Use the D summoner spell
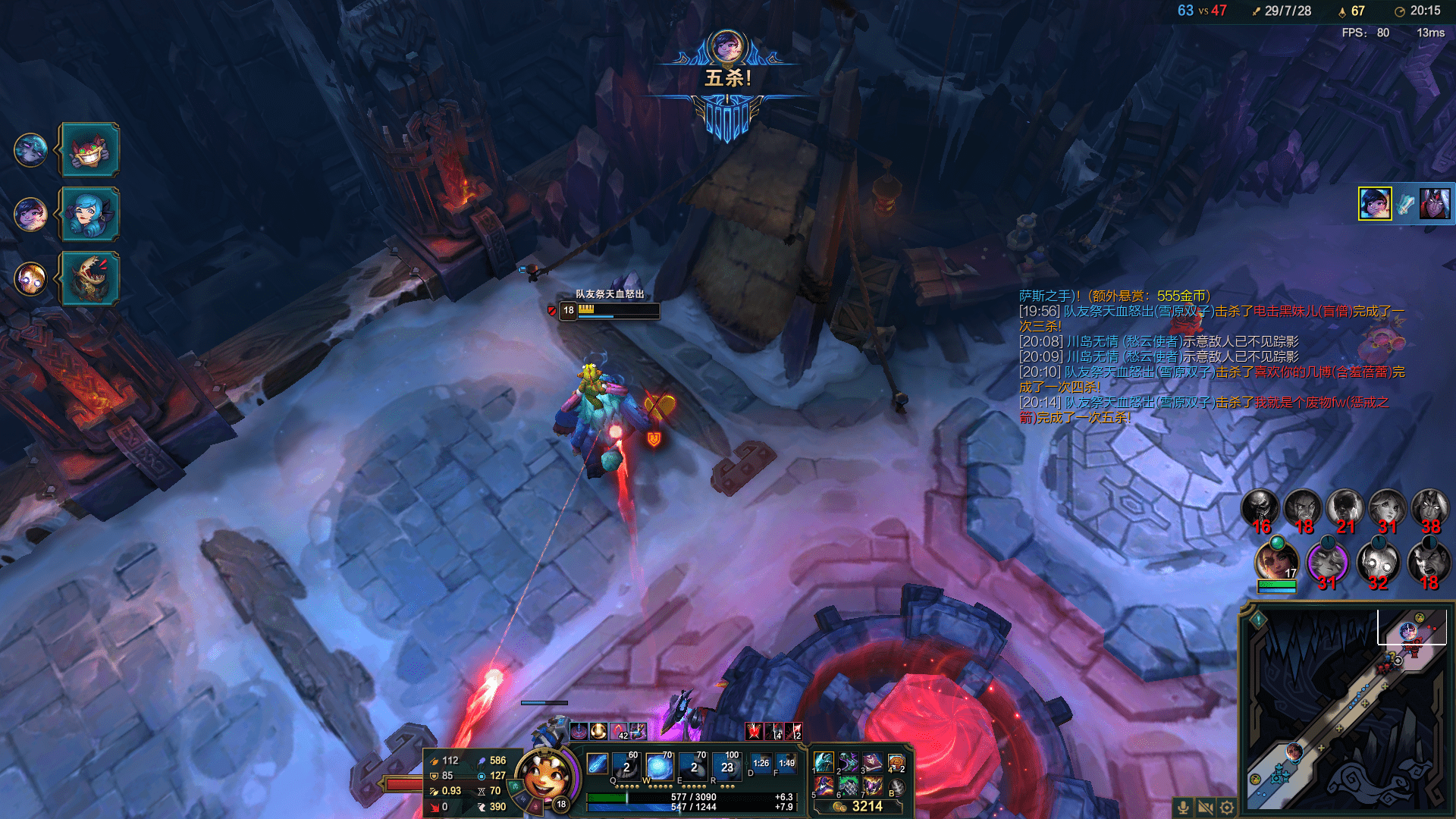 pos(761,764)
